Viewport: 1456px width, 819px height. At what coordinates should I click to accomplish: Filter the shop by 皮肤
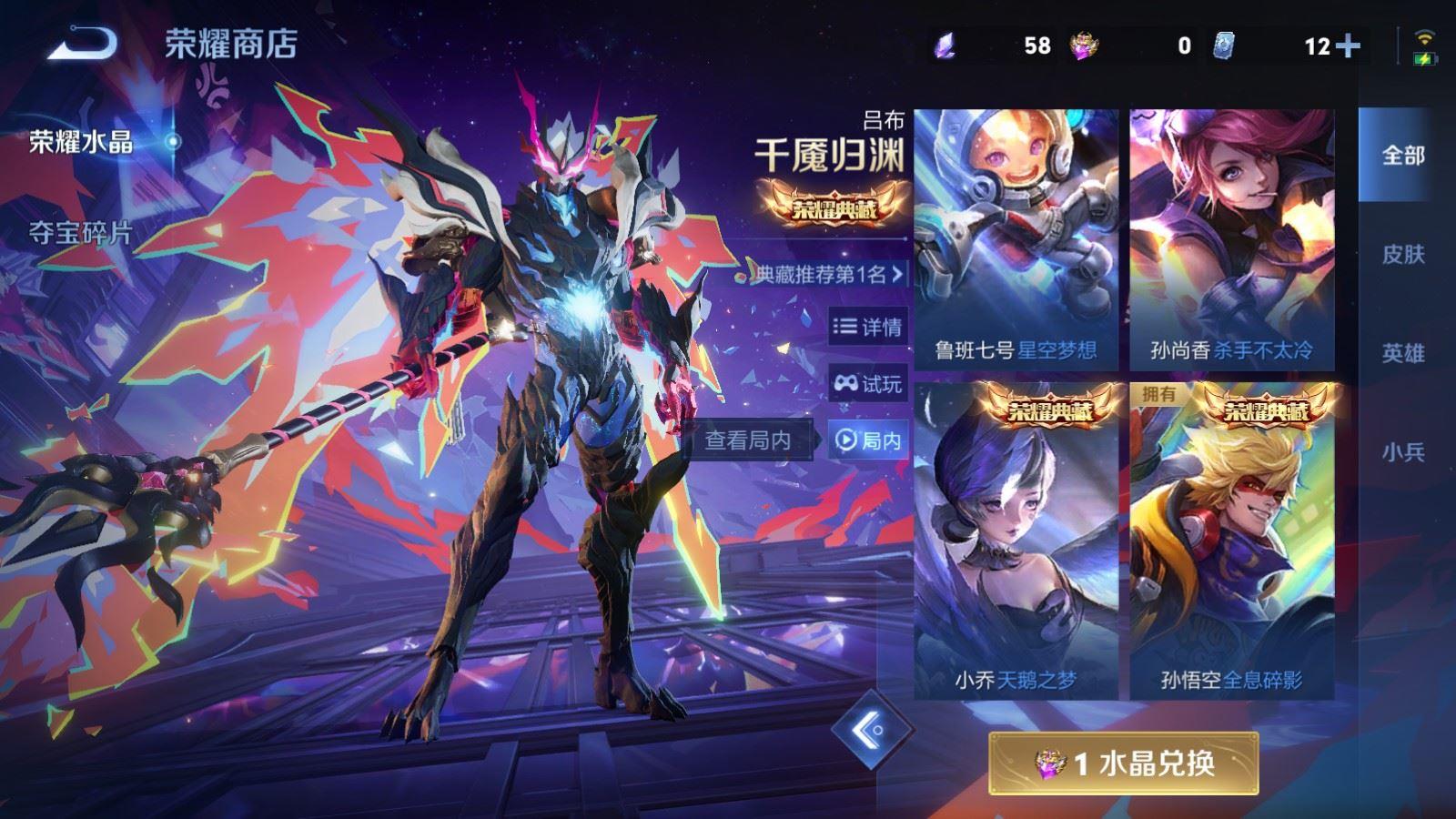(1402, 255)
